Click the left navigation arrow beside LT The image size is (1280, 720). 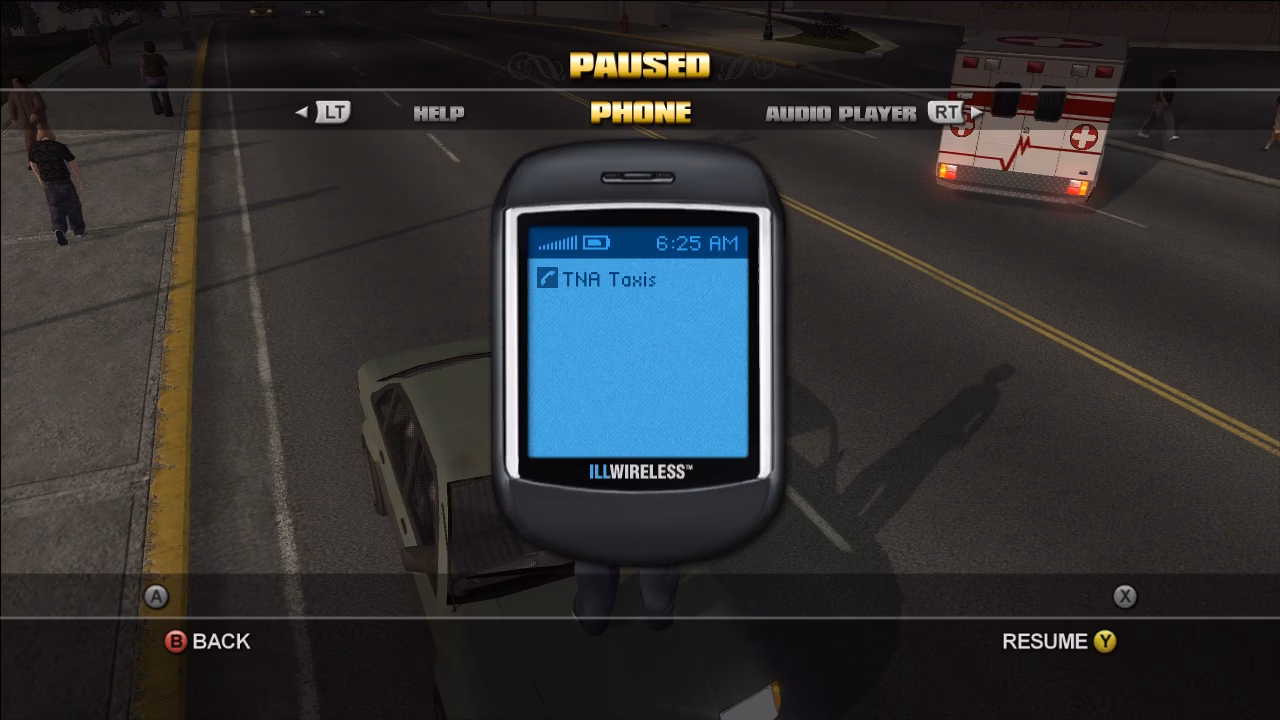(300, 113)
